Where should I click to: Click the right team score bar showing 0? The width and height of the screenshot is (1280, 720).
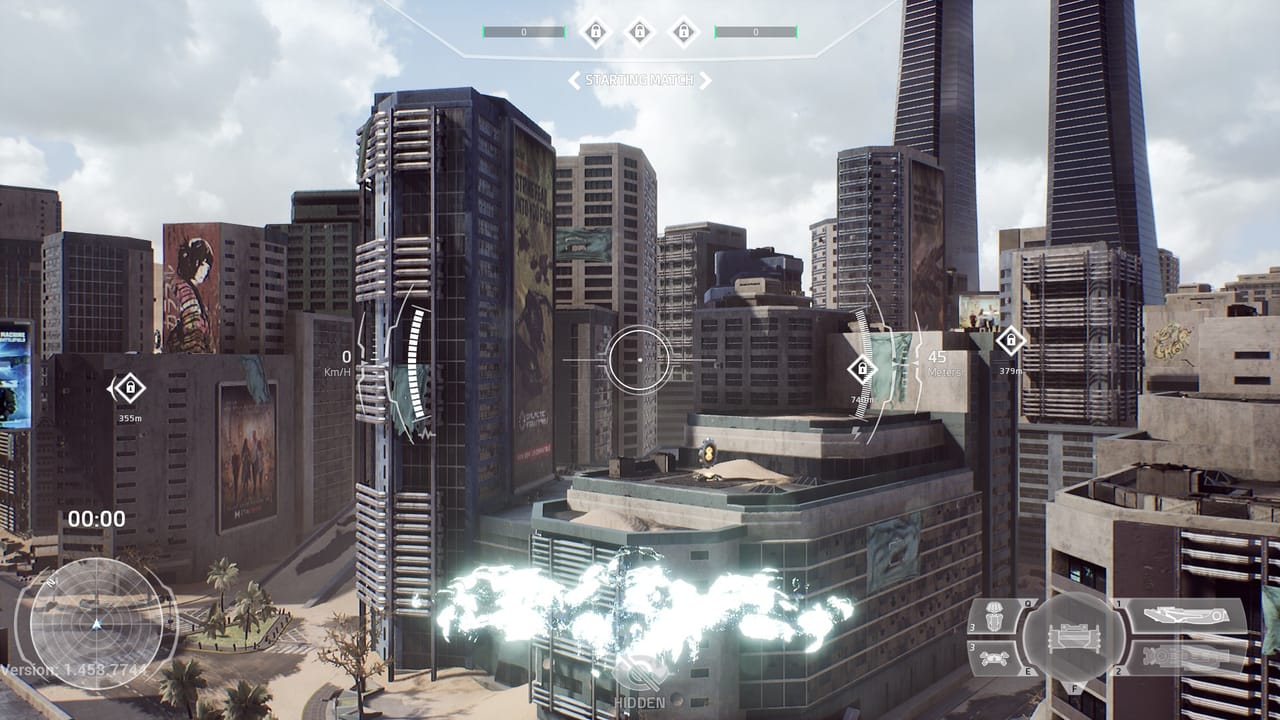(x=756, y=31)
